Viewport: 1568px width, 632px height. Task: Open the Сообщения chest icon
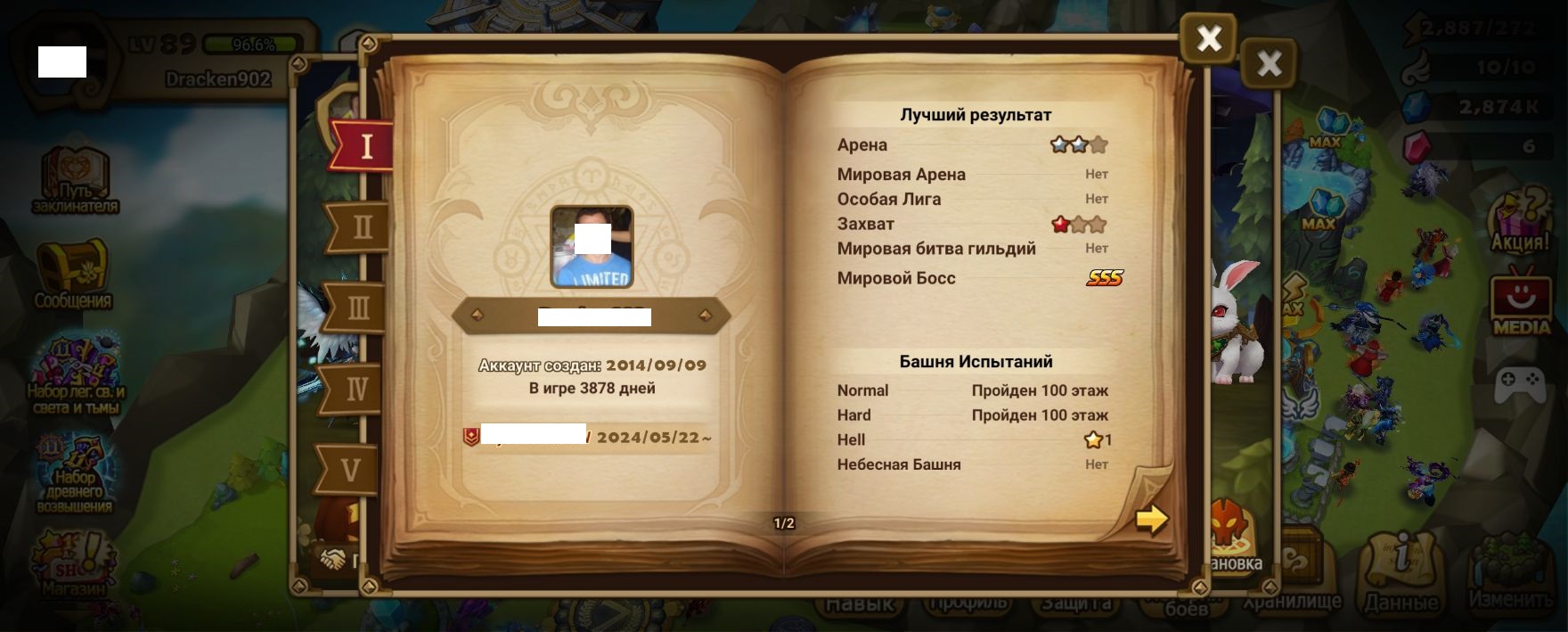click(73, 273)
